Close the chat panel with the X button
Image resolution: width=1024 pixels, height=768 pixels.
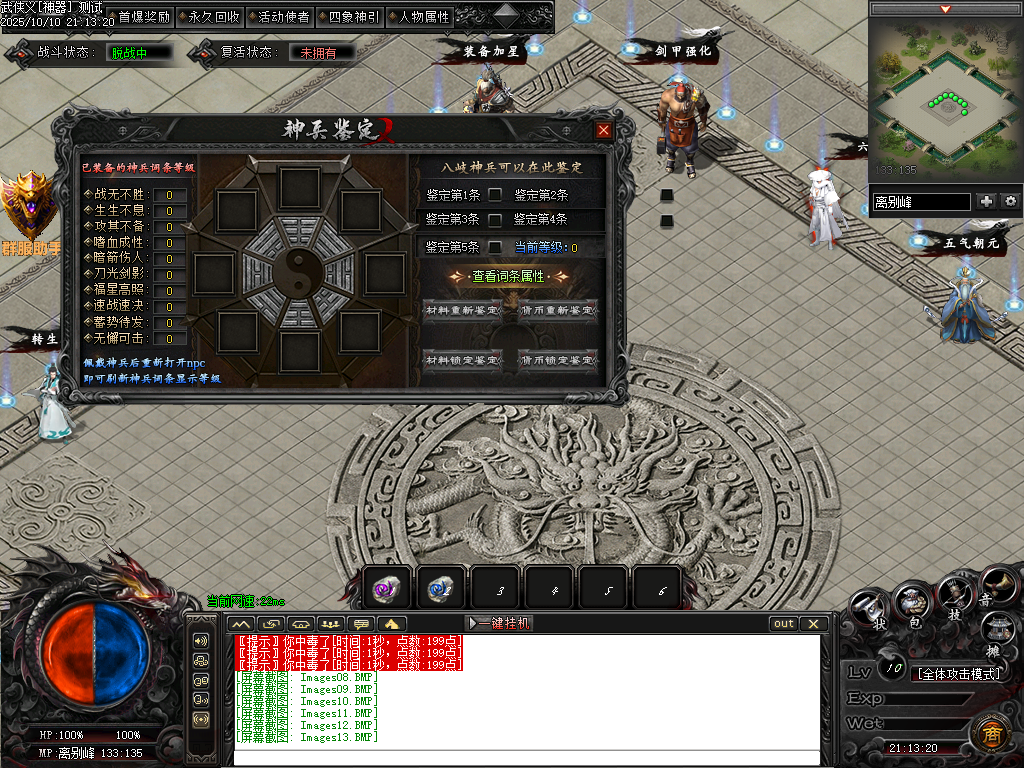814,623
